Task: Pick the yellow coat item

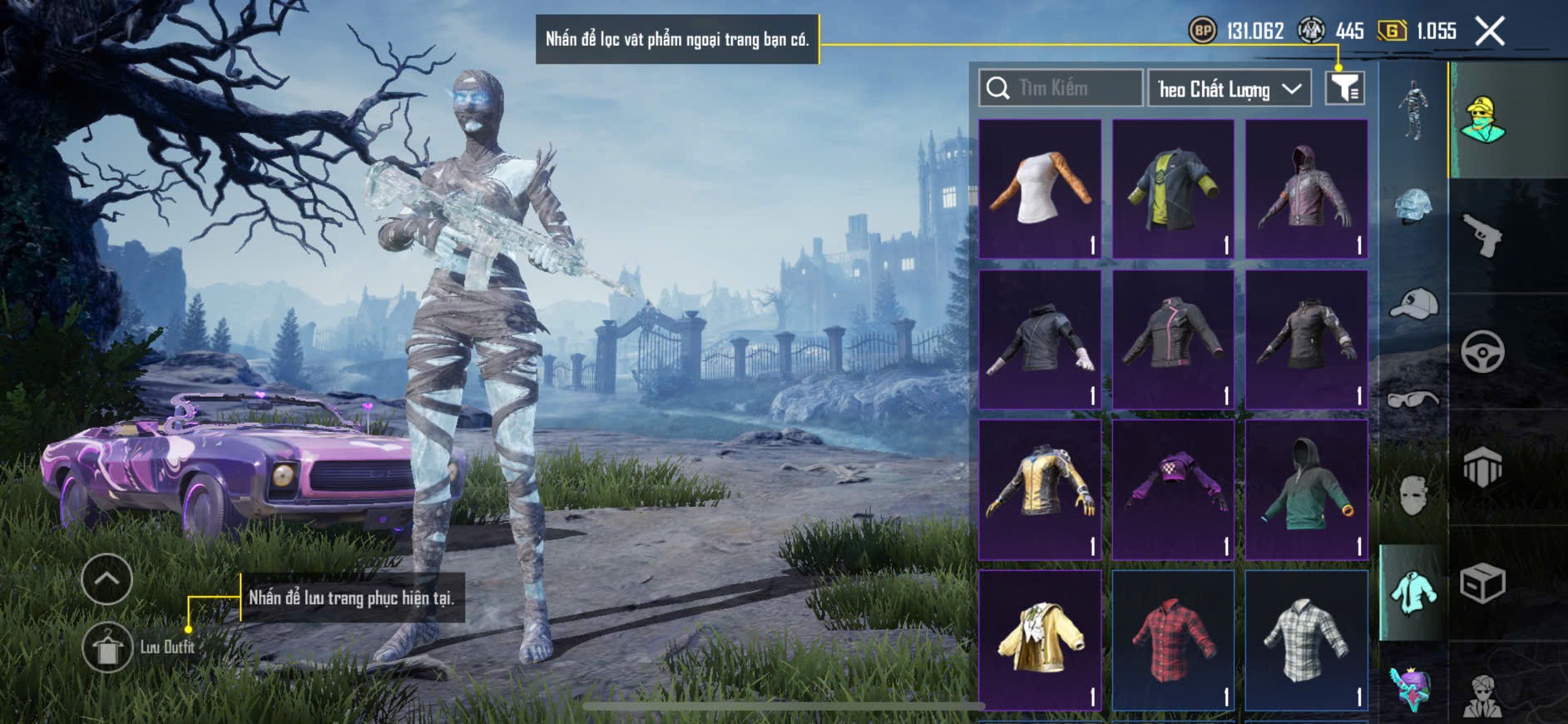Action: click(x=1040, y=639)
